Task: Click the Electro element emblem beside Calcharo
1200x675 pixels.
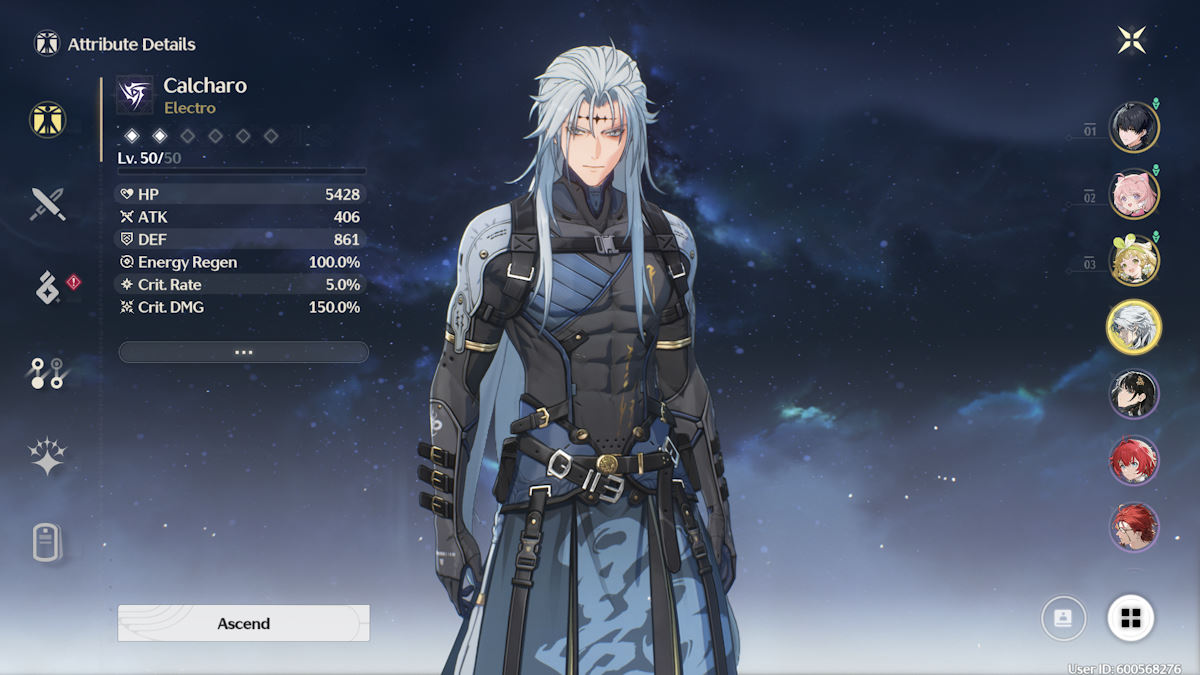Action: point(135,95)
